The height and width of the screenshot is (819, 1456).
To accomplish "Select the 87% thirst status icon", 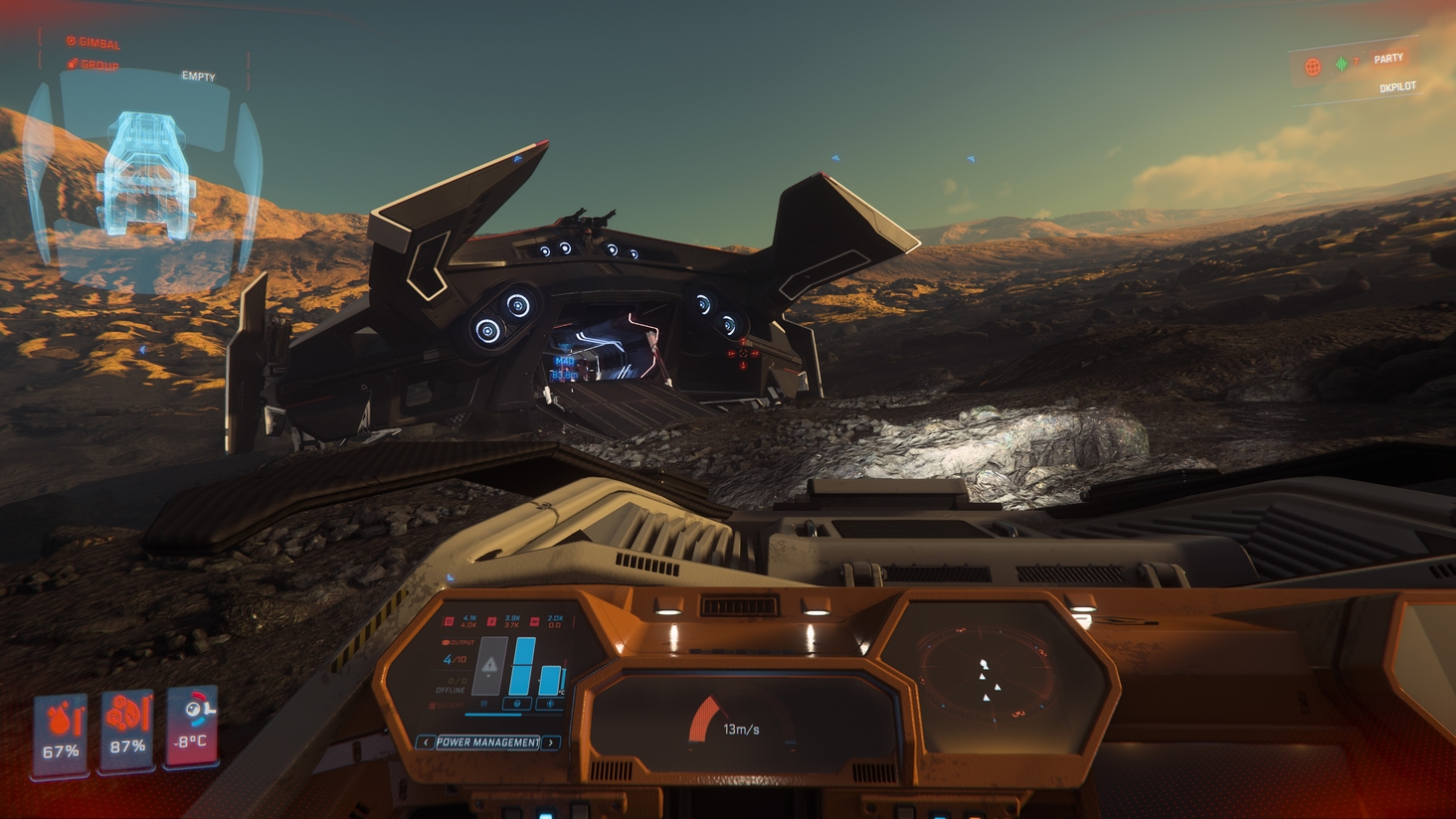I will click(x=127, y=727).
